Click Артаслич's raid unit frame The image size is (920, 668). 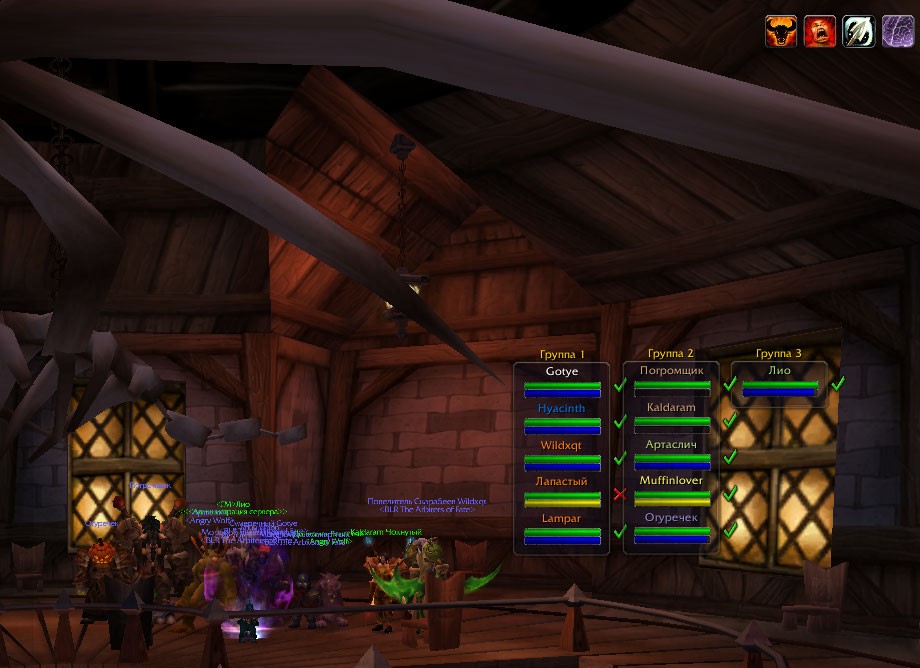(x=672, y=453)
